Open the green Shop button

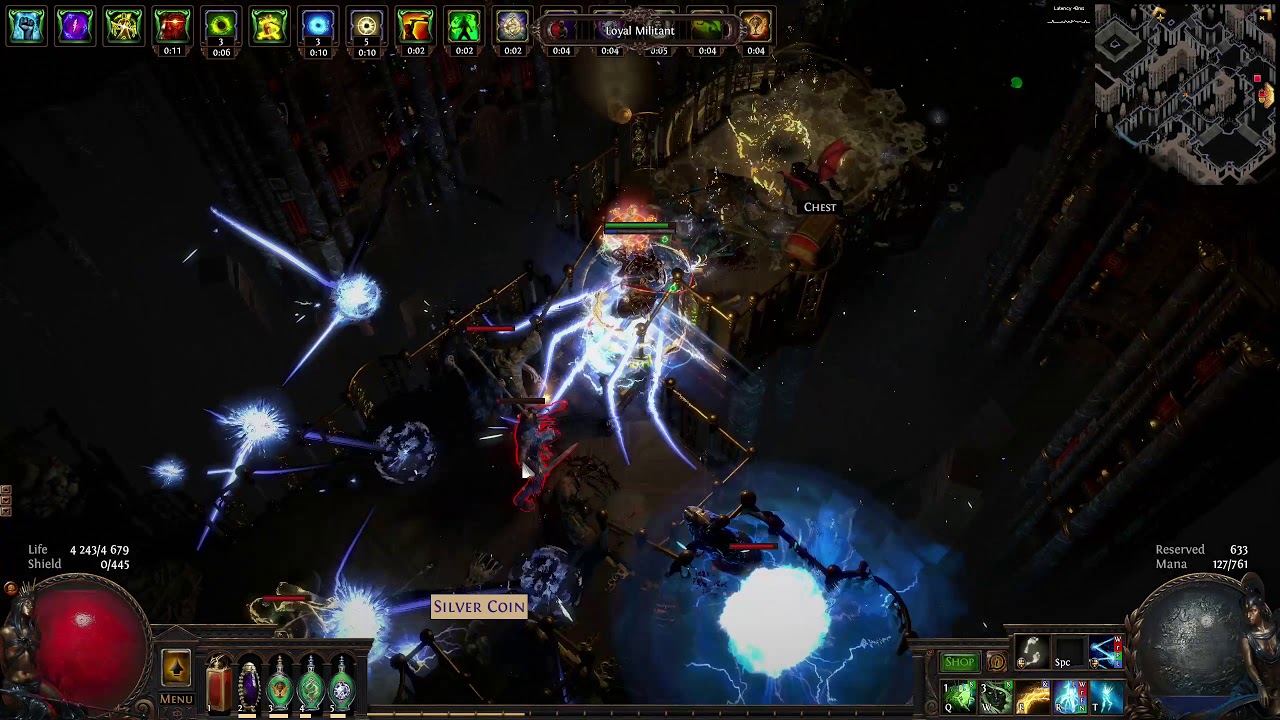point(959,662)
